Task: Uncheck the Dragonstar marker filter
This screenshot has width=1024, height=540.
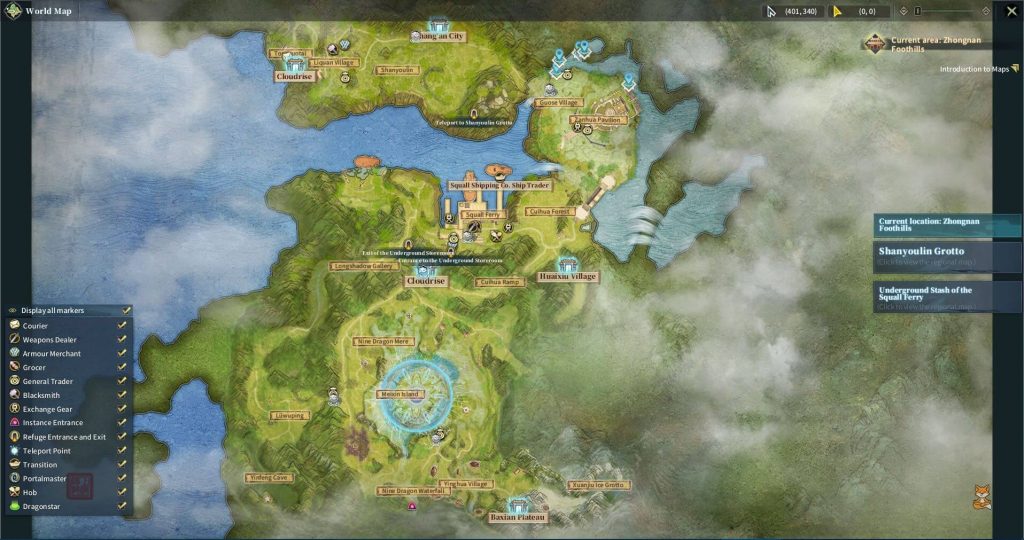Action: pyautogui.click(x=122, y=506)
